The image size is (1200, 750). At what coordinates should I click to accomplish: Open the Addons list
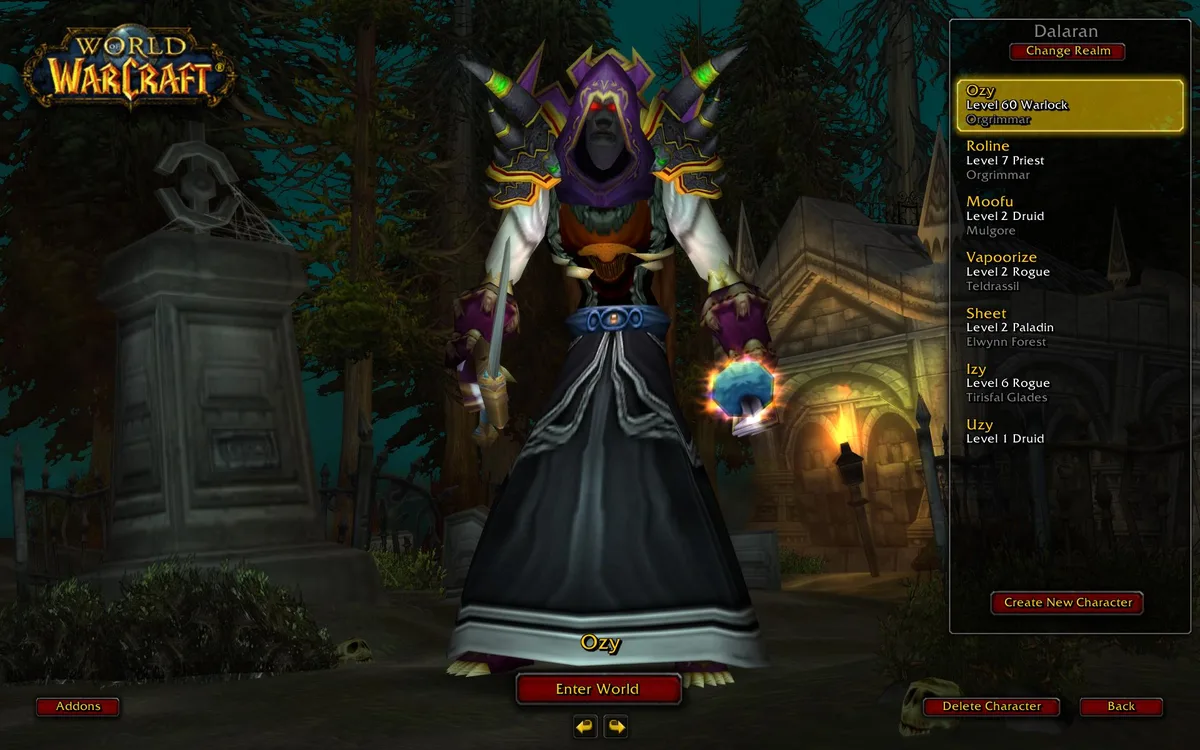(x=78, y=707)
